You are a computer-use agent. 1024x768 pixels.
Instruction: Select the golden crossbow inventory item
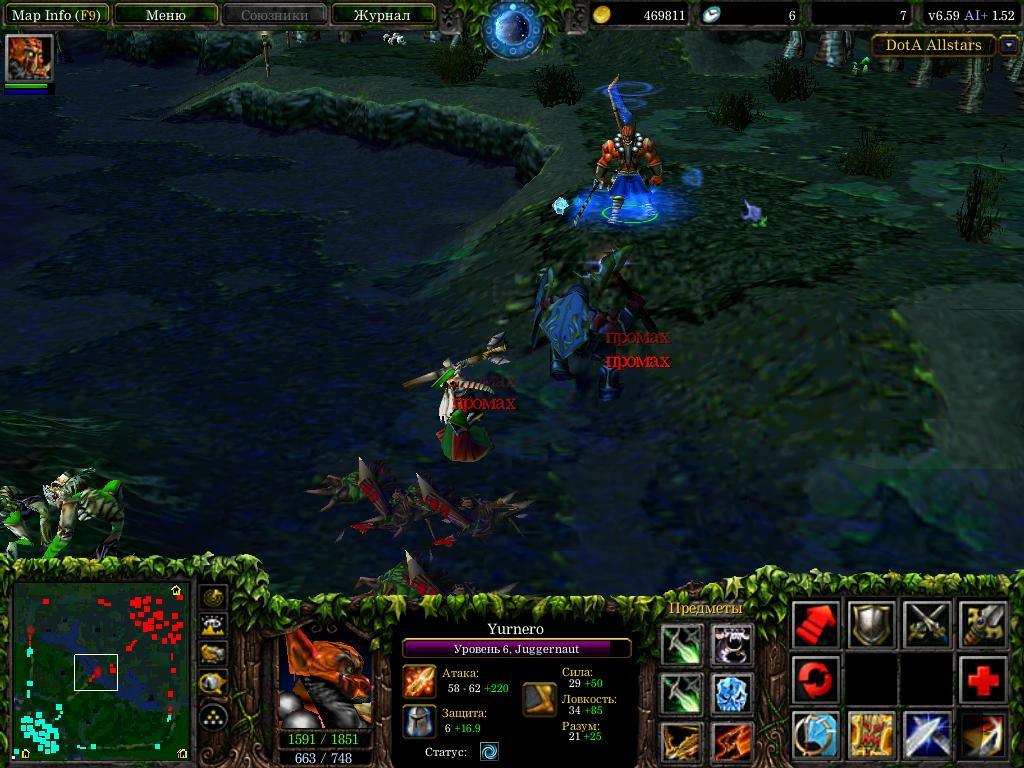[x=682, y=742]
